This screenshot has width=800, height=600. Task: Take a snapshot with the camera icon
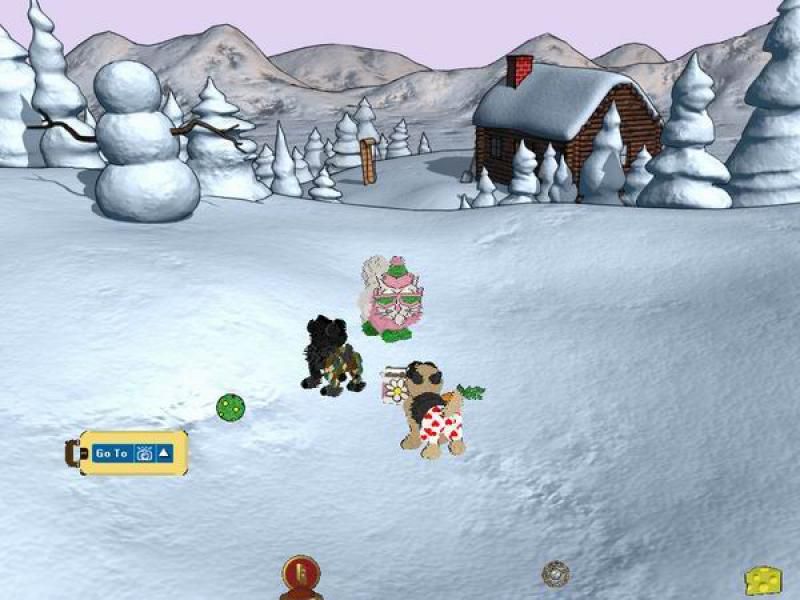(x=144, y=453)
